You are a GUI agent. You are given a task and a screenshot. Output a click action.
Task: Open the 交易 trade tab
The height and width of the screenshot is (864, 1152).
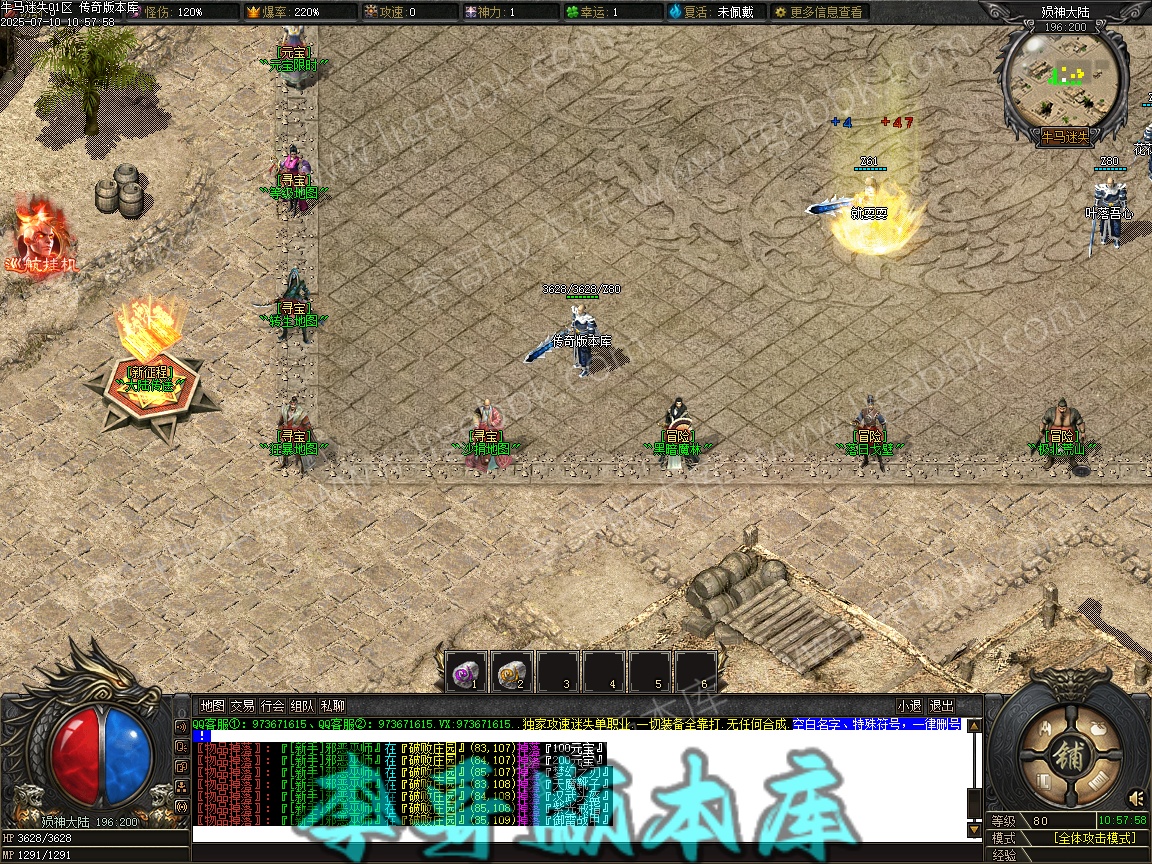[242, 706]
